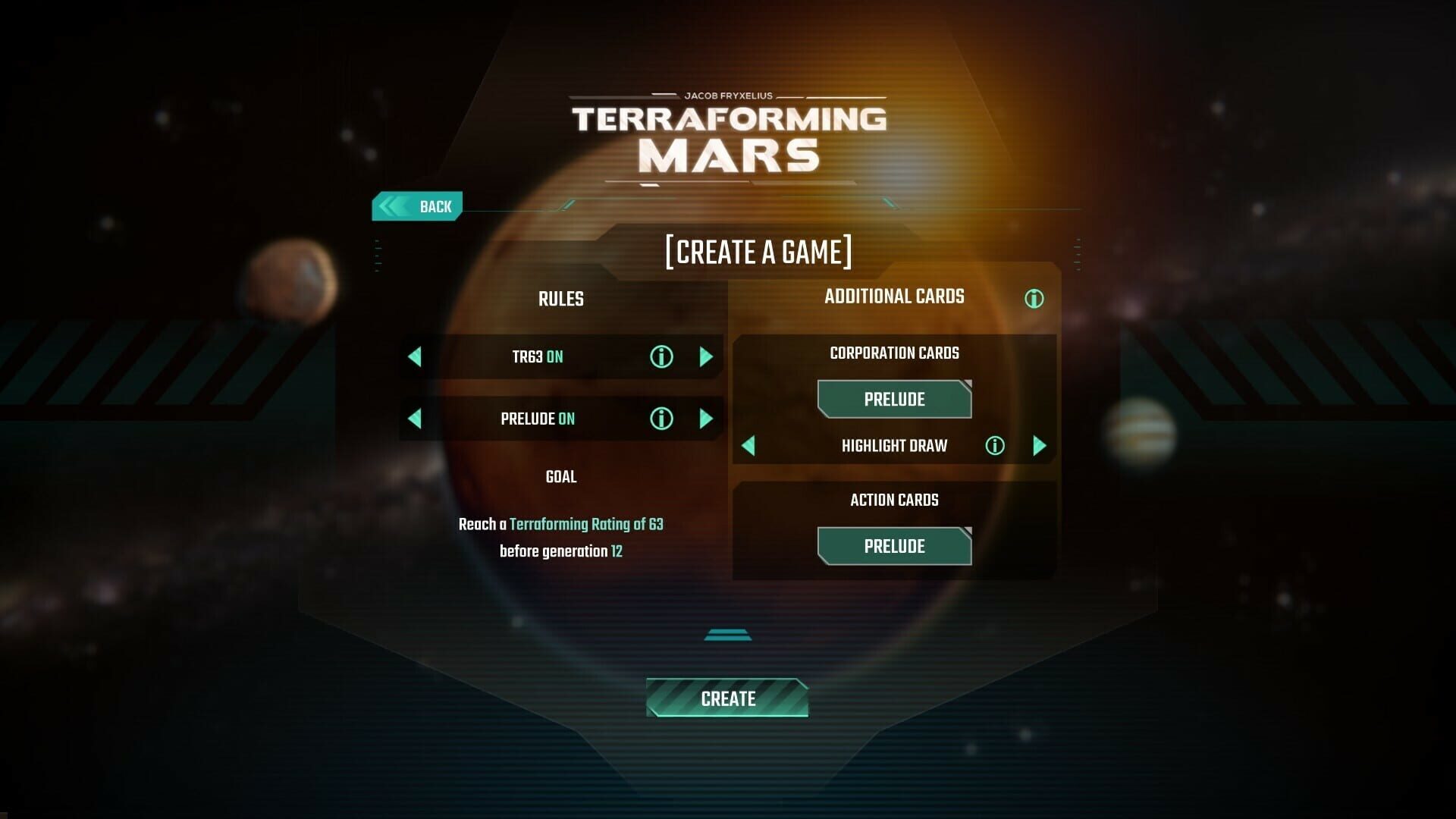View info about the Prelude rule
Screen dimensions: 1456x819
point(661,419)
